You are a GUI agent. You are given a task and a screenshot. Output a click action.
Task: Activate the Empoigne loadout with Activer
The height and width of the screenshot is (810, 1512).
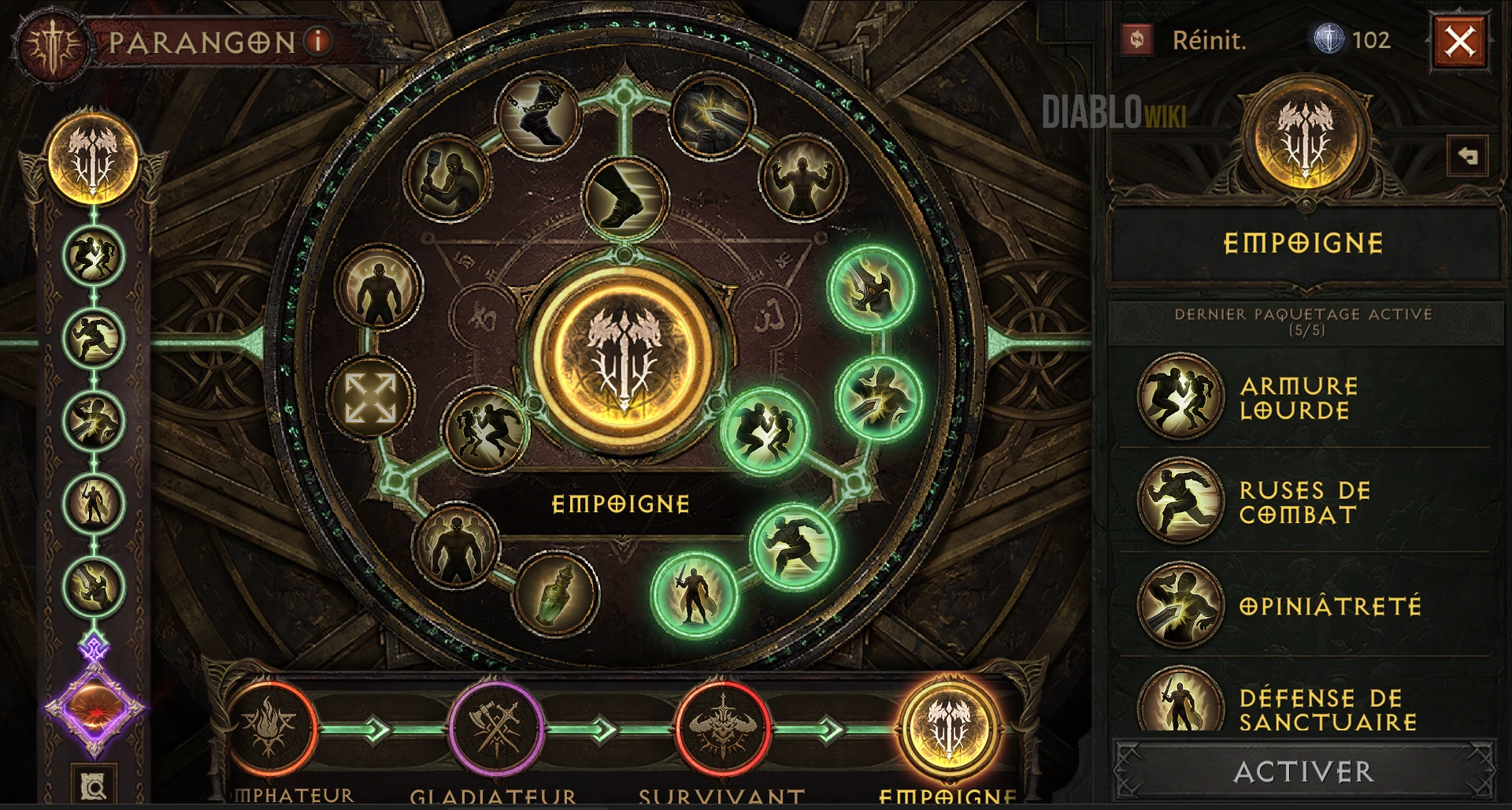pyautogui.click(x=1303, y=771)
